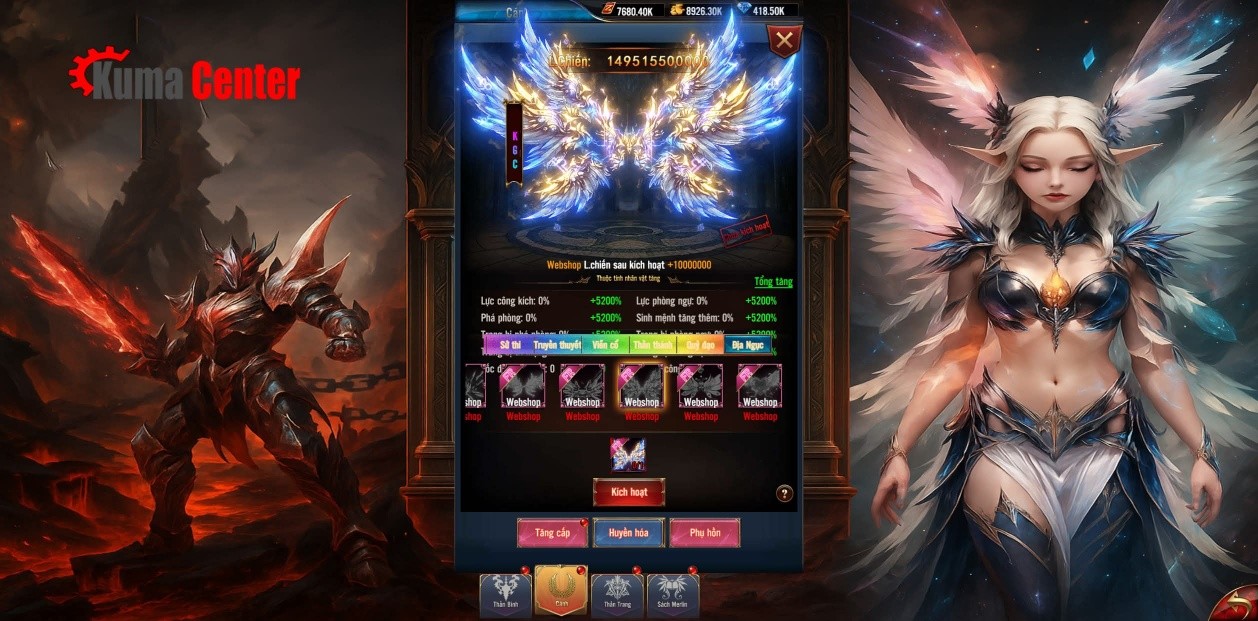This screenshot has width=1258, height=621.
Task: Click the red return arrow button
Action: [x=1238, y=602]
